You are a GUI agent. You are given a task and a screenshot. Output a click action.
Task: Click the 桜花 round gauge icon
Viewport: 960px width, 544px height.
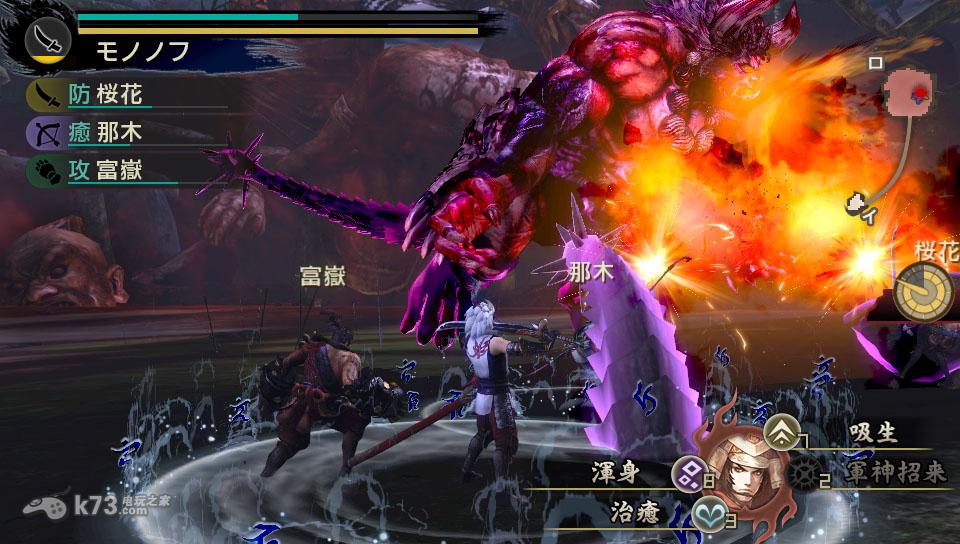[924, 291]
